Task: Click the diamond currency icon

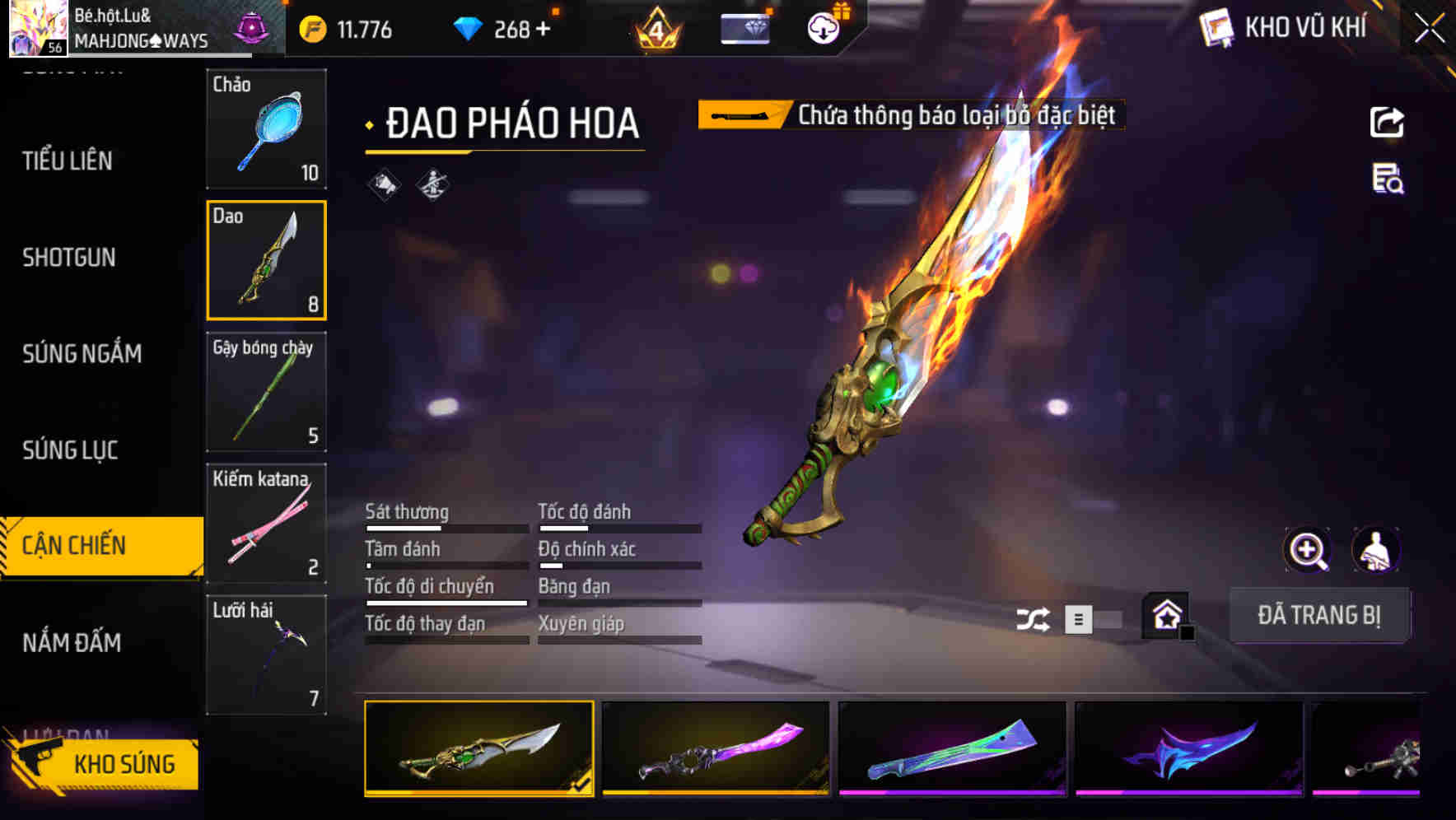Action: (464, 27)
